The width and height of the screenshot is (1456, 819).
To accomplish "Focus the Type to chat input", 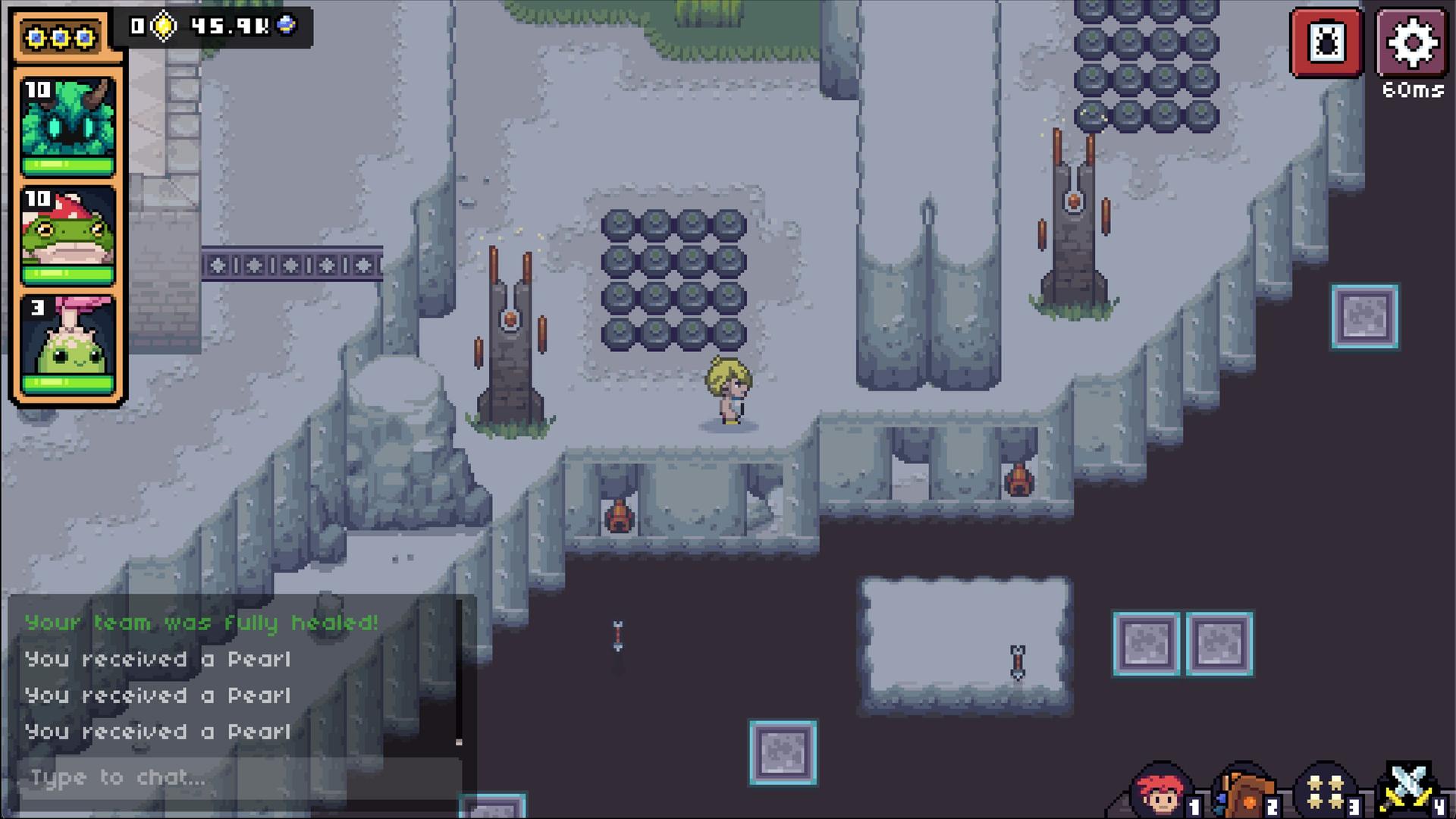I will click(239, 777).
